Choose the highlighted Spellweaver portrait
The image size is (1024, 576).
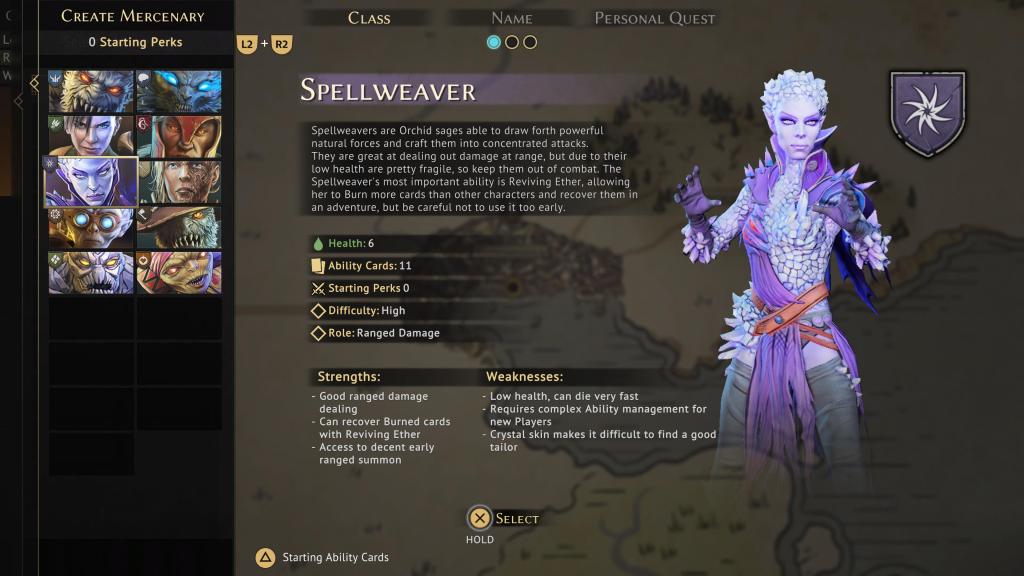(x=91, y=182)
